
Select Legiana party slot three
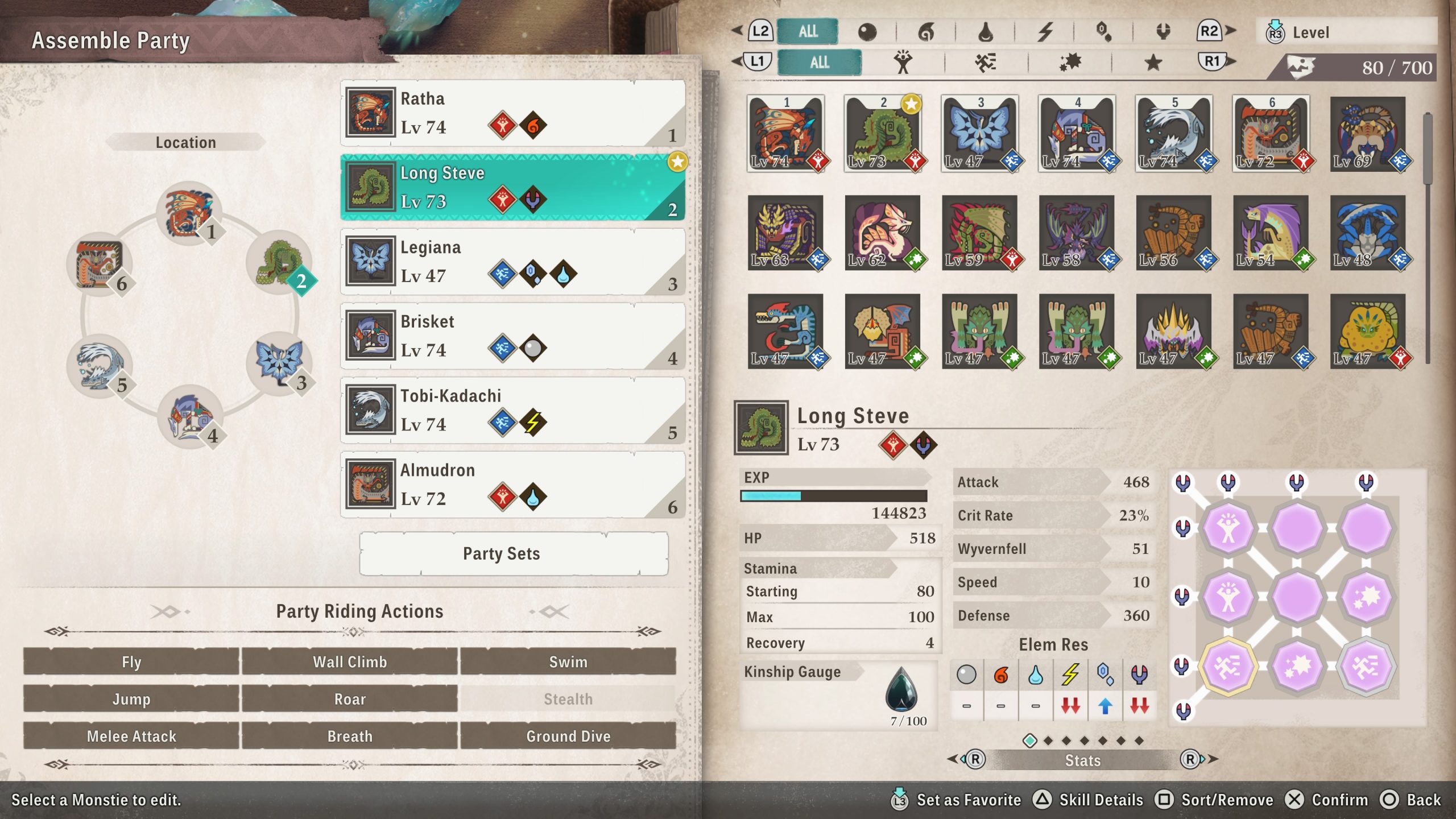[x=512, y=262]
